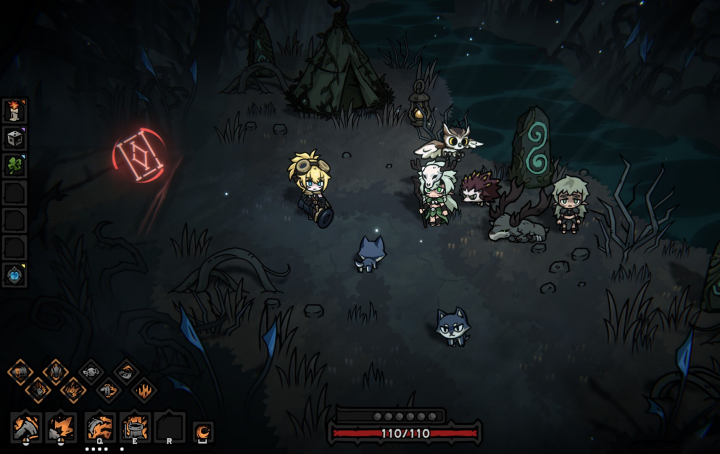Select the four-leaf clover item slot
This screenshot has height=454, width=720.
(x=15, y=165)
